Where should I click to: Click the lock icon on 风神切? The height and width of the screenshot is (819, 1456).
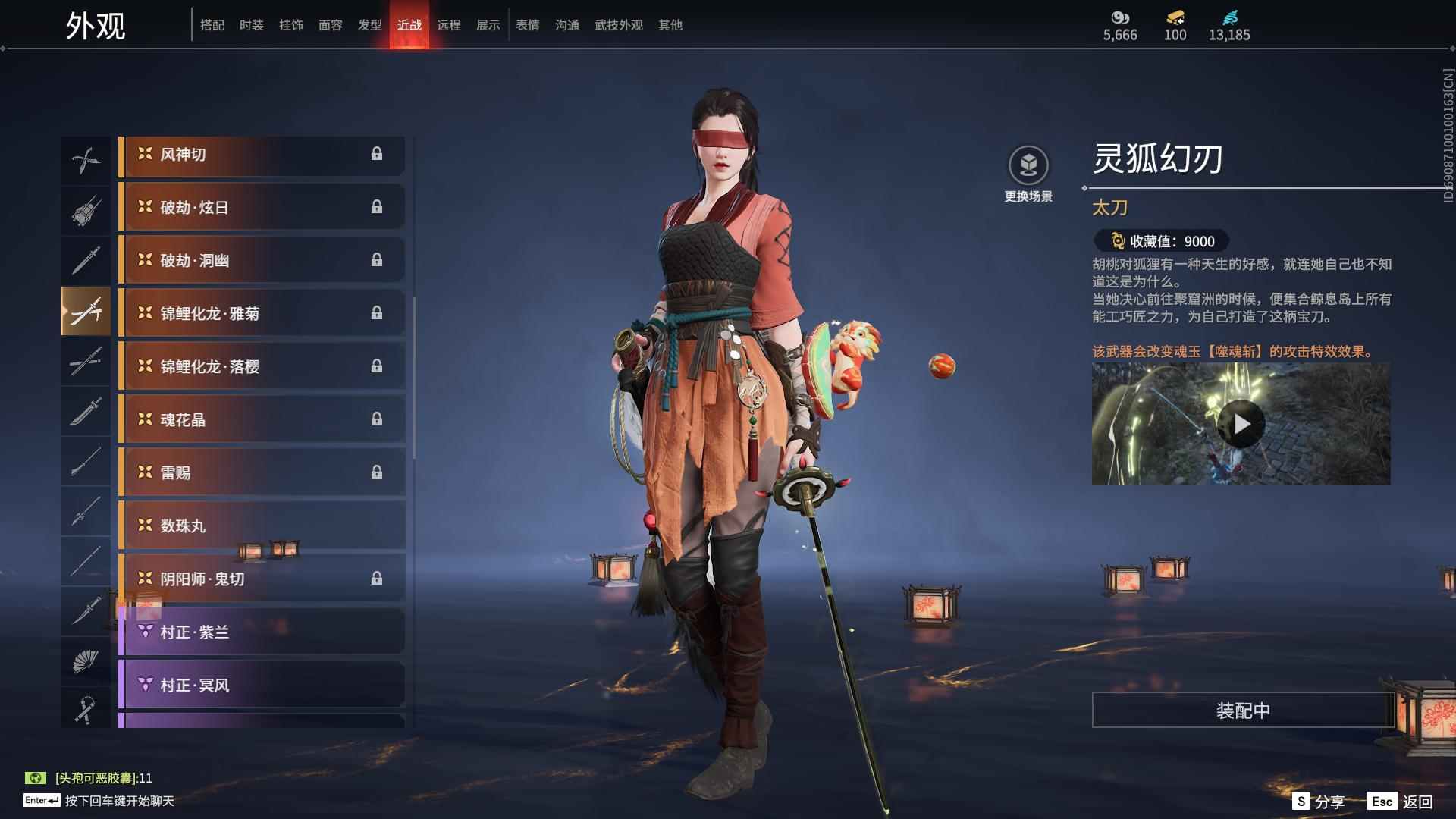coord(377,155)
